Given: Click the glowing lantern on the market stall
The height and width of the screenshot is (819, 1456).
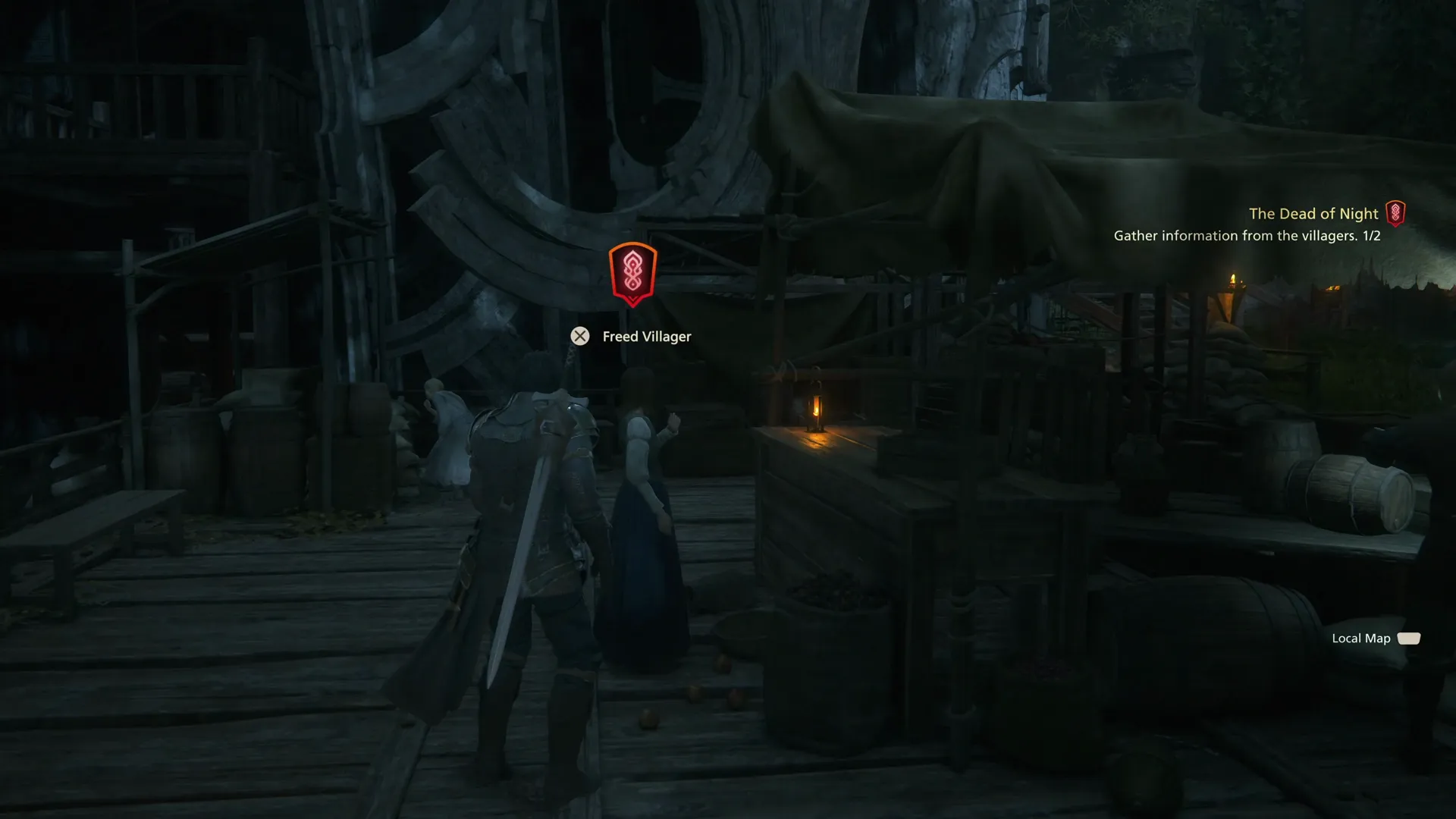Looking at the screenshot, I should (817, 412).
